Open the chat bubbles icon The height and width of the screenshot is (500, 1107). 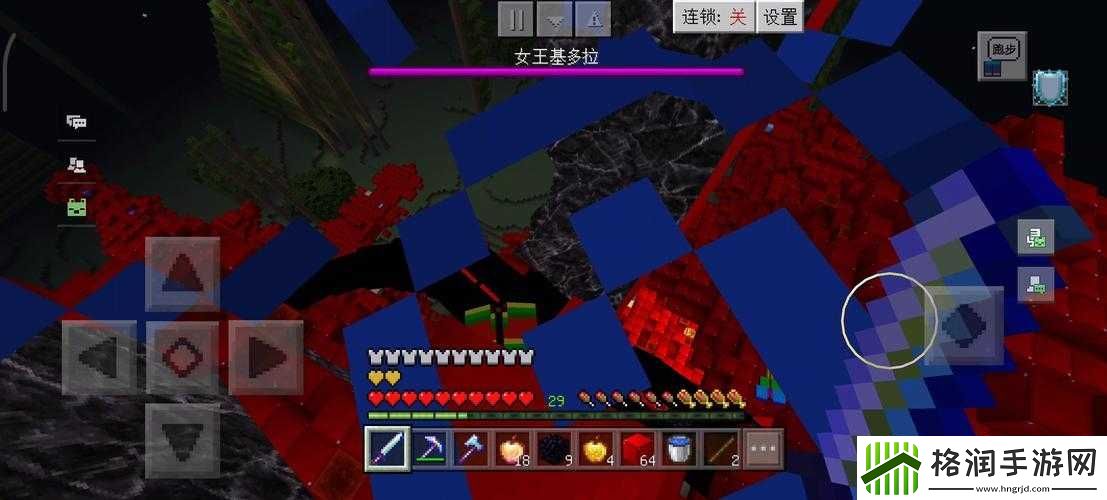pyautogui.click(x=76, y=122)
